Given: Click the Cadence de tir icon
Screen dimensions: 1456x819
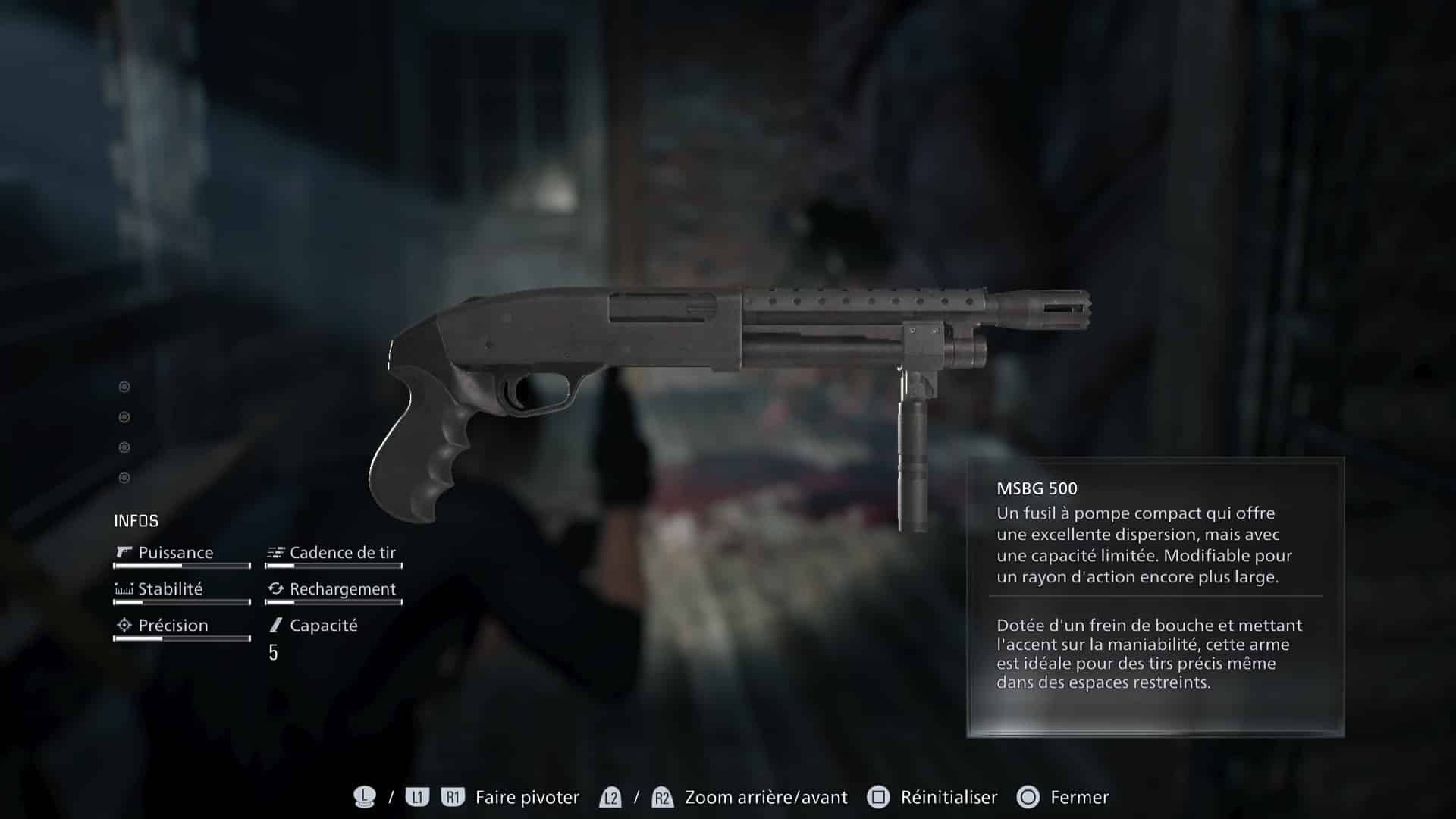Looking at the screenshot, I should tap(275, 553).
